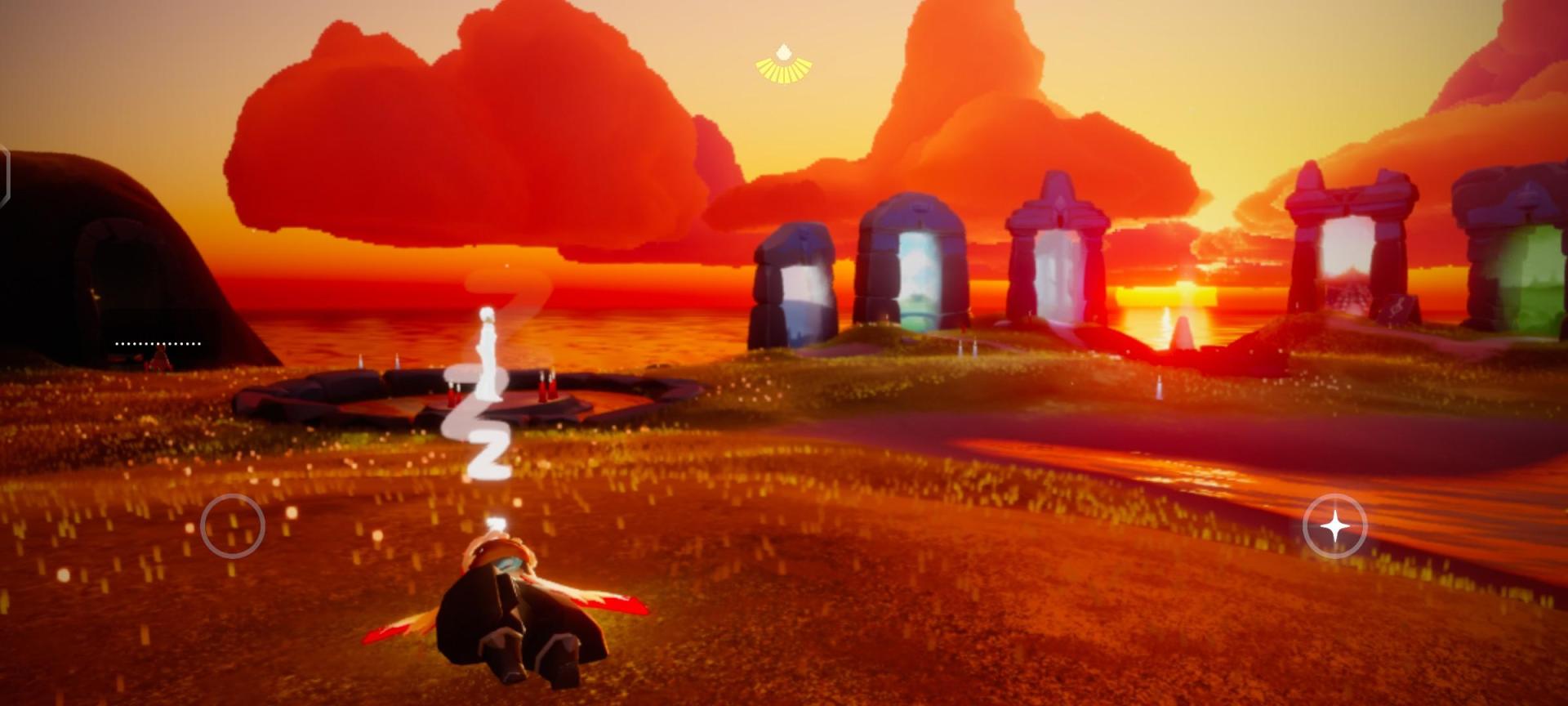The image size is (1568, 706).
Task: Tap the four-point star call button
Action: pos(1334,526)
